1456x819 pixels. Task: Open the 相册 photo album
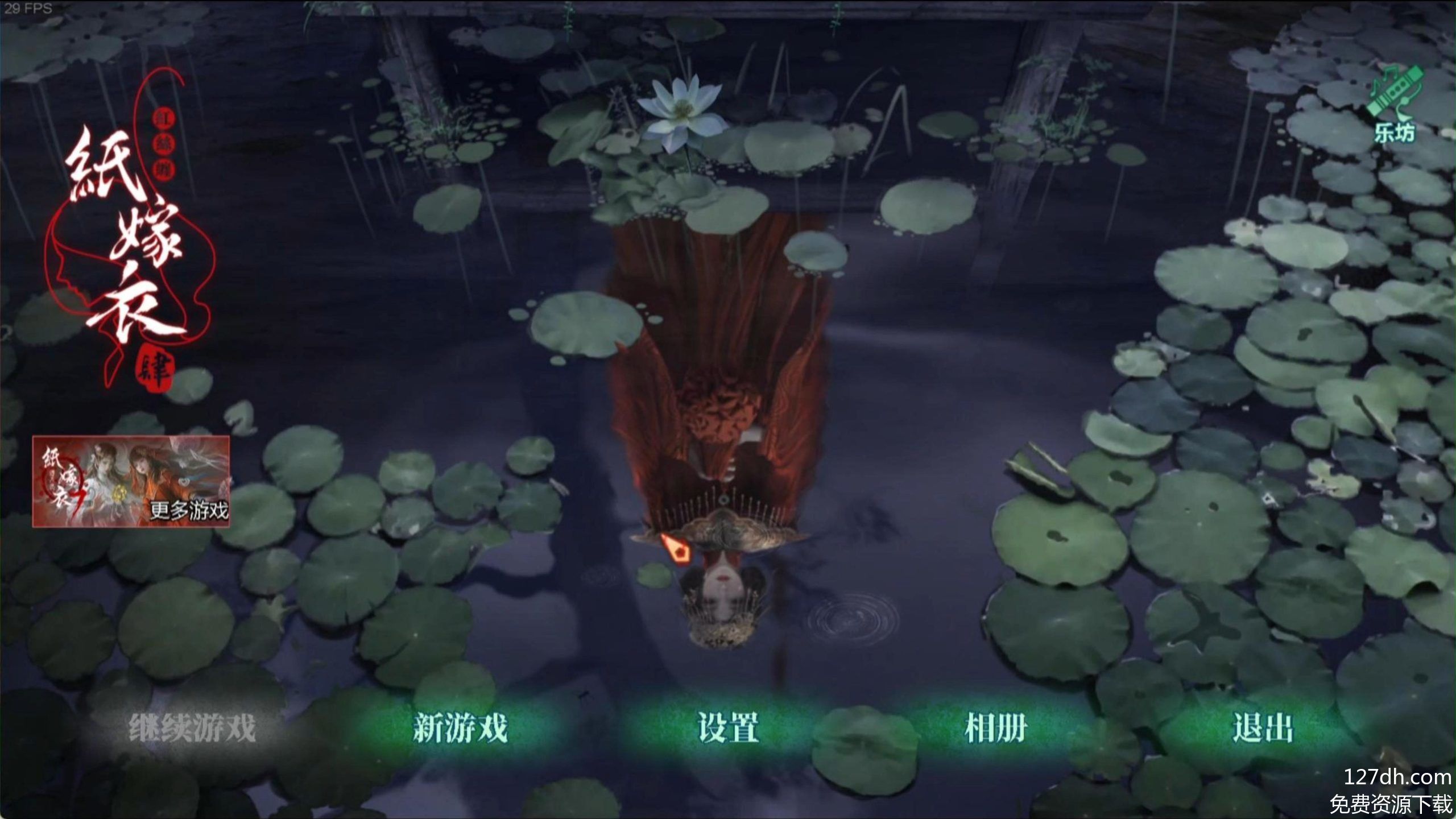(996, 728)
